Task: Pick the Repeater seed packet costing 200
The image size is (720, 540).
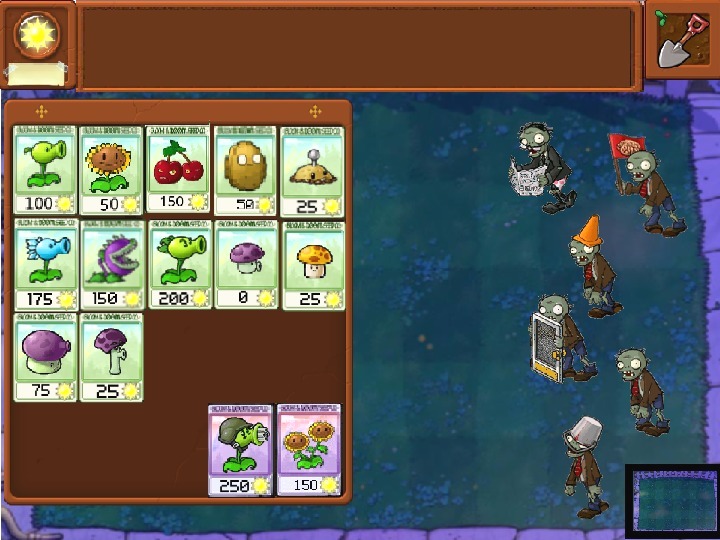Action: (x=178, y=264)
